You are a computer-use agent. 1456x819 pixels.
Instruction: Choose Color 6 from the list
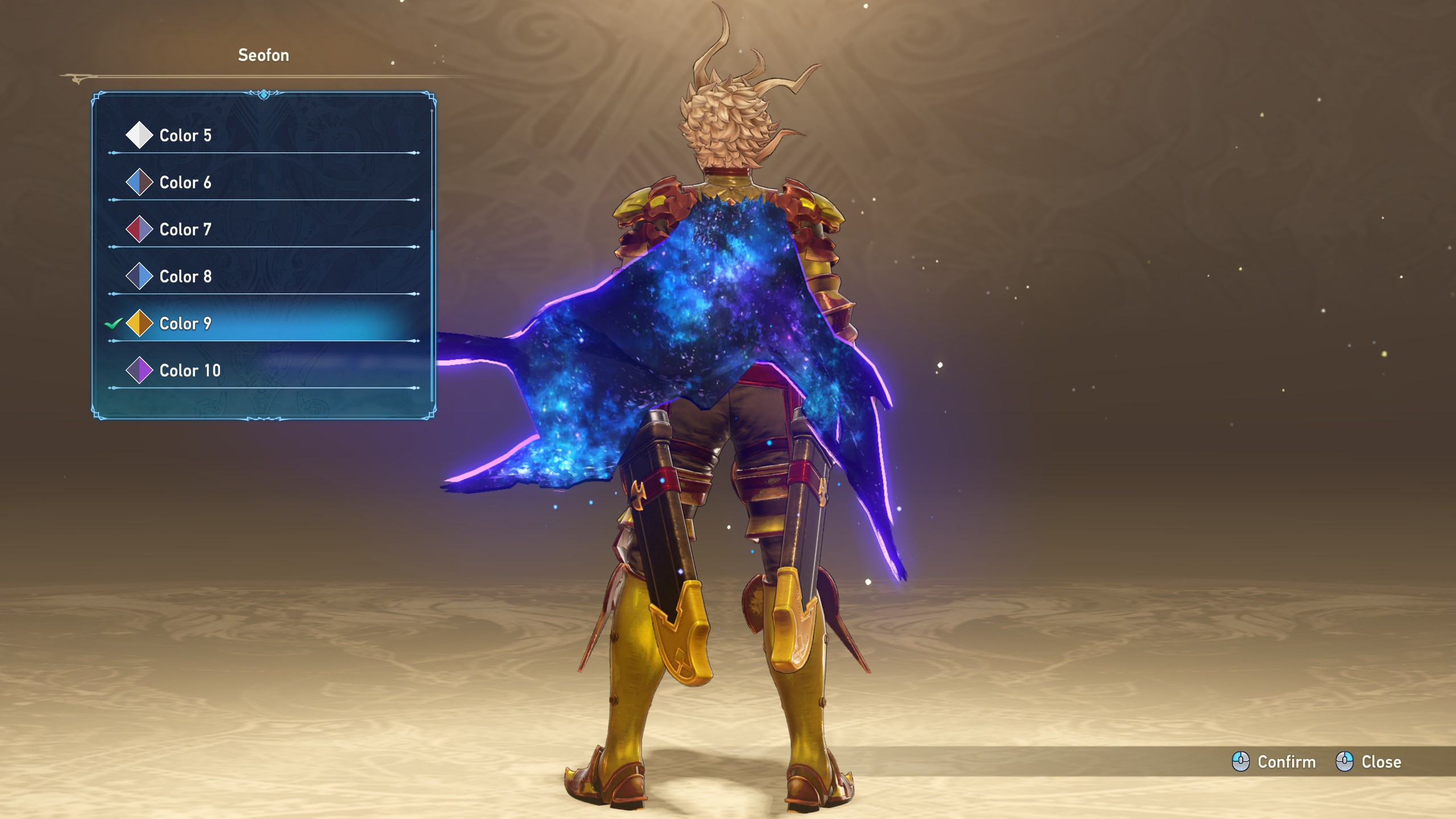pos(185,183)
